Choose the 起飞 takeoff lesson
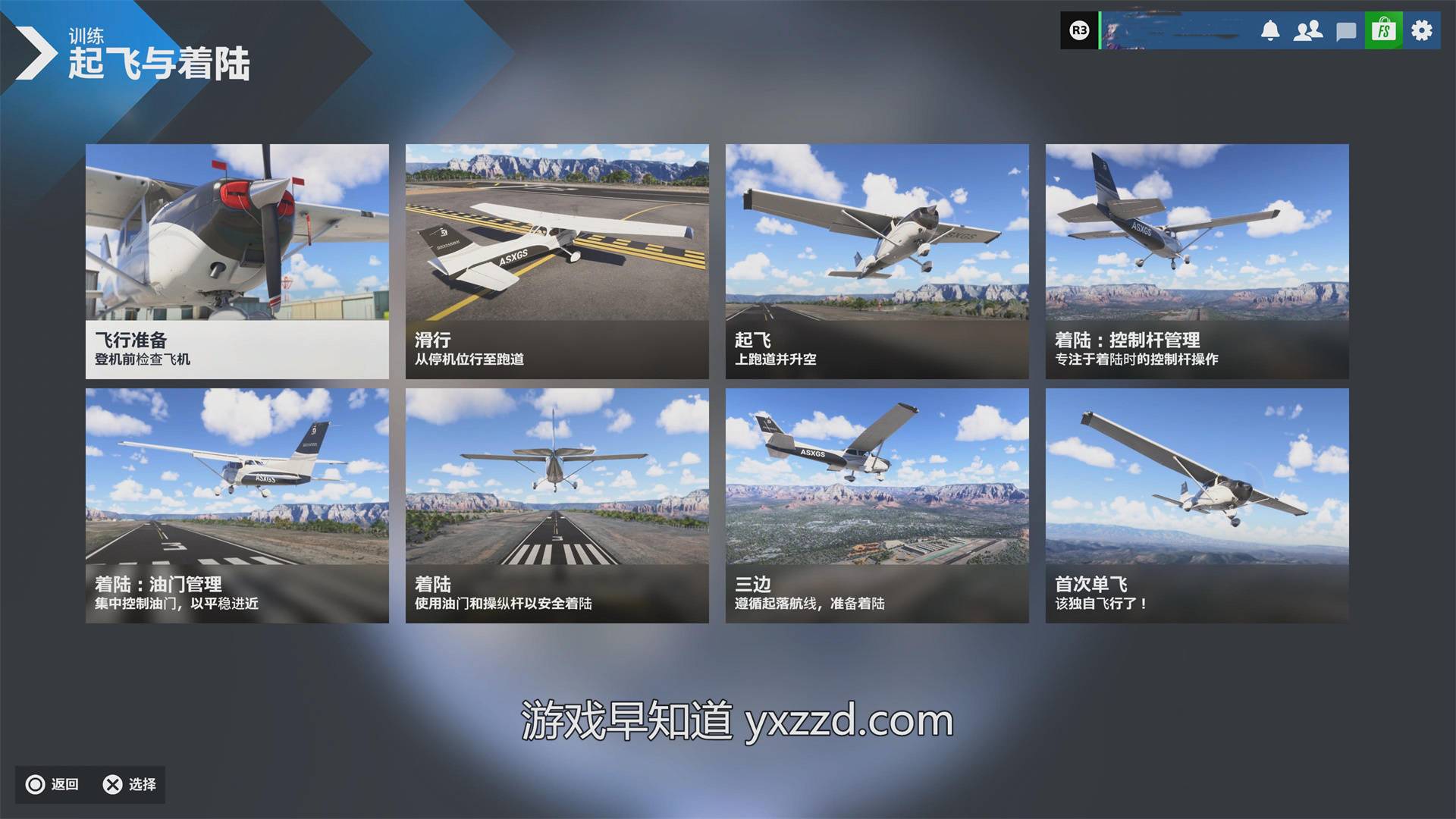Image resolution: width=1456 pixels, height=819 pixels. coord(877,261)
